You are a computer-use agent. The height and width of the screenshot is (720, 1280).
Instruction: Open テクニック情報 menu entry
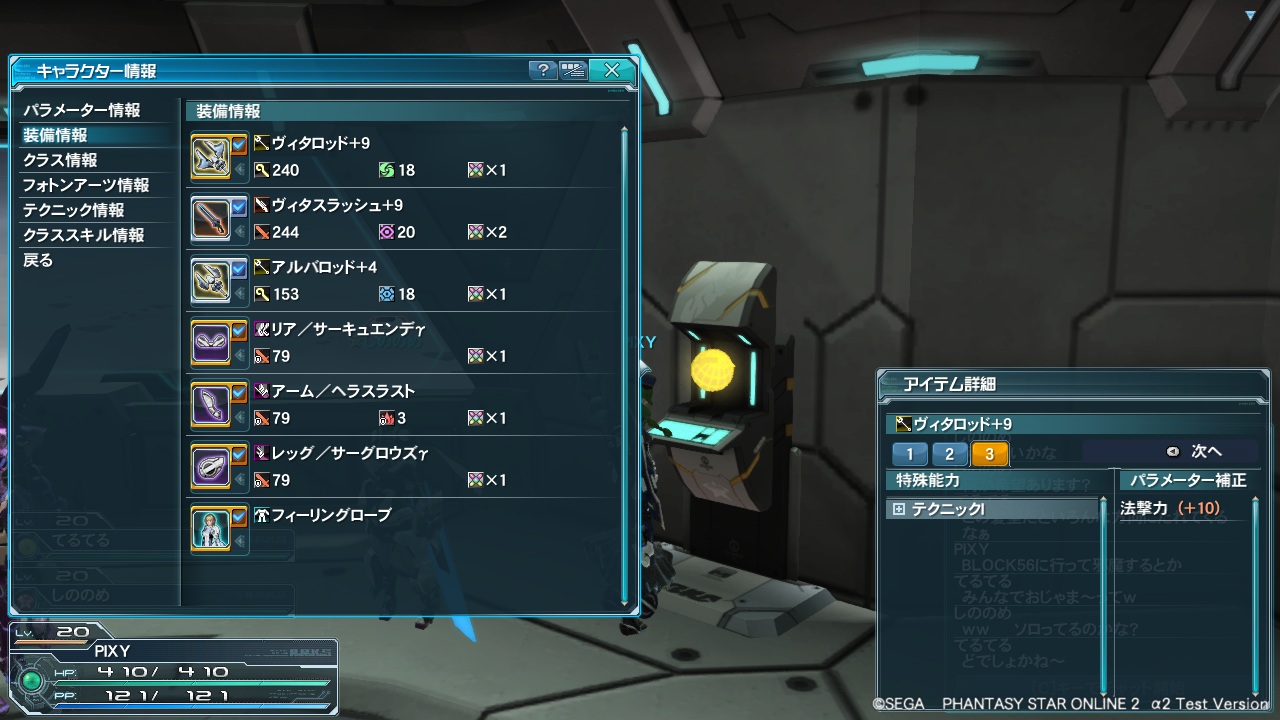tap(74, 210)
